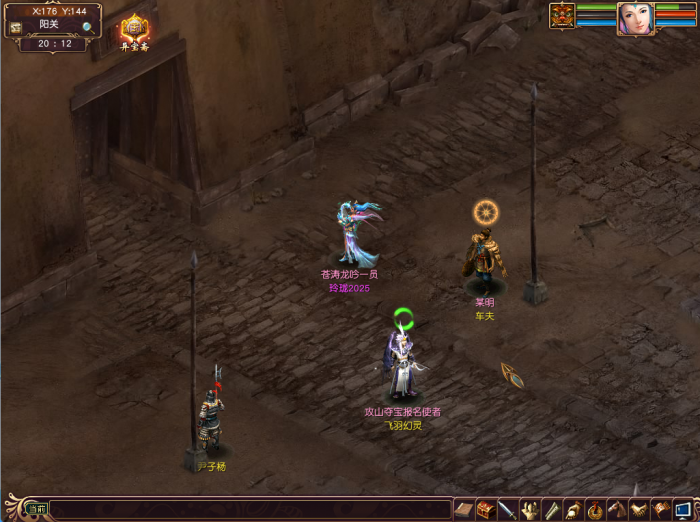
Task: Open the map icon beside 阳关
Action: pyautogui.click(x=16, y=27)
